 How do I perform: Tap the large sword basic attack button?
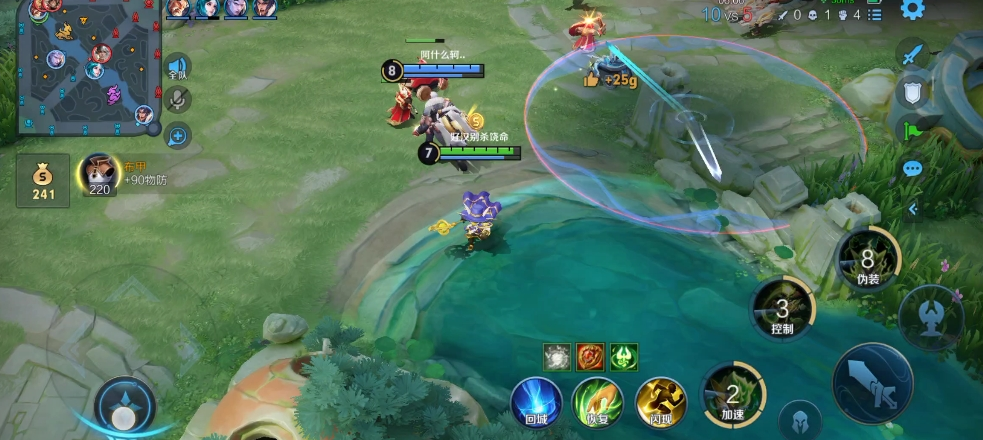(x=871, y=383)
